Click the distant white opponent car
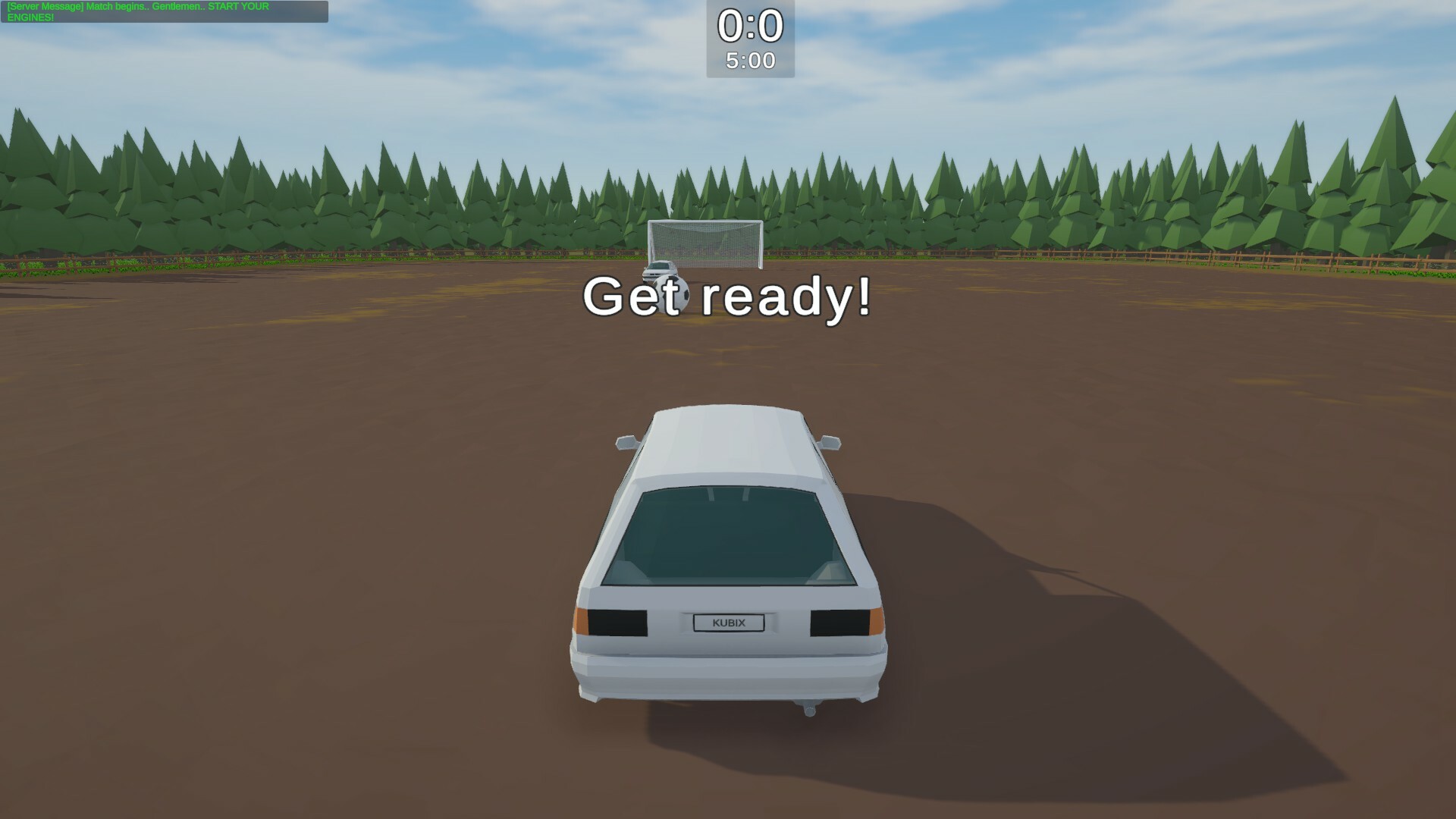 658,270
